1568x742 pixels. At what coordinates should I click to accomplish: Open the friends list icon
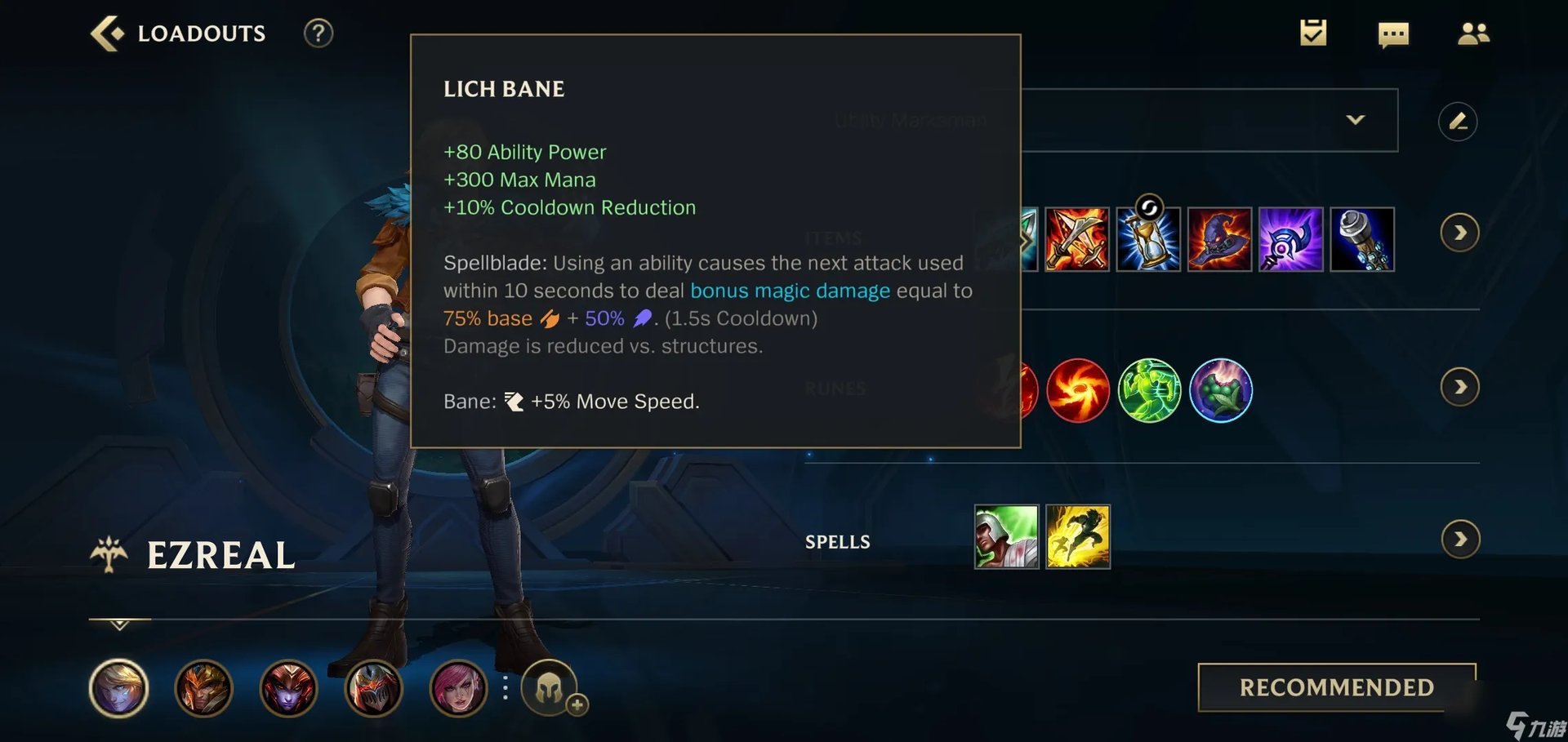tap(1473, 33)
